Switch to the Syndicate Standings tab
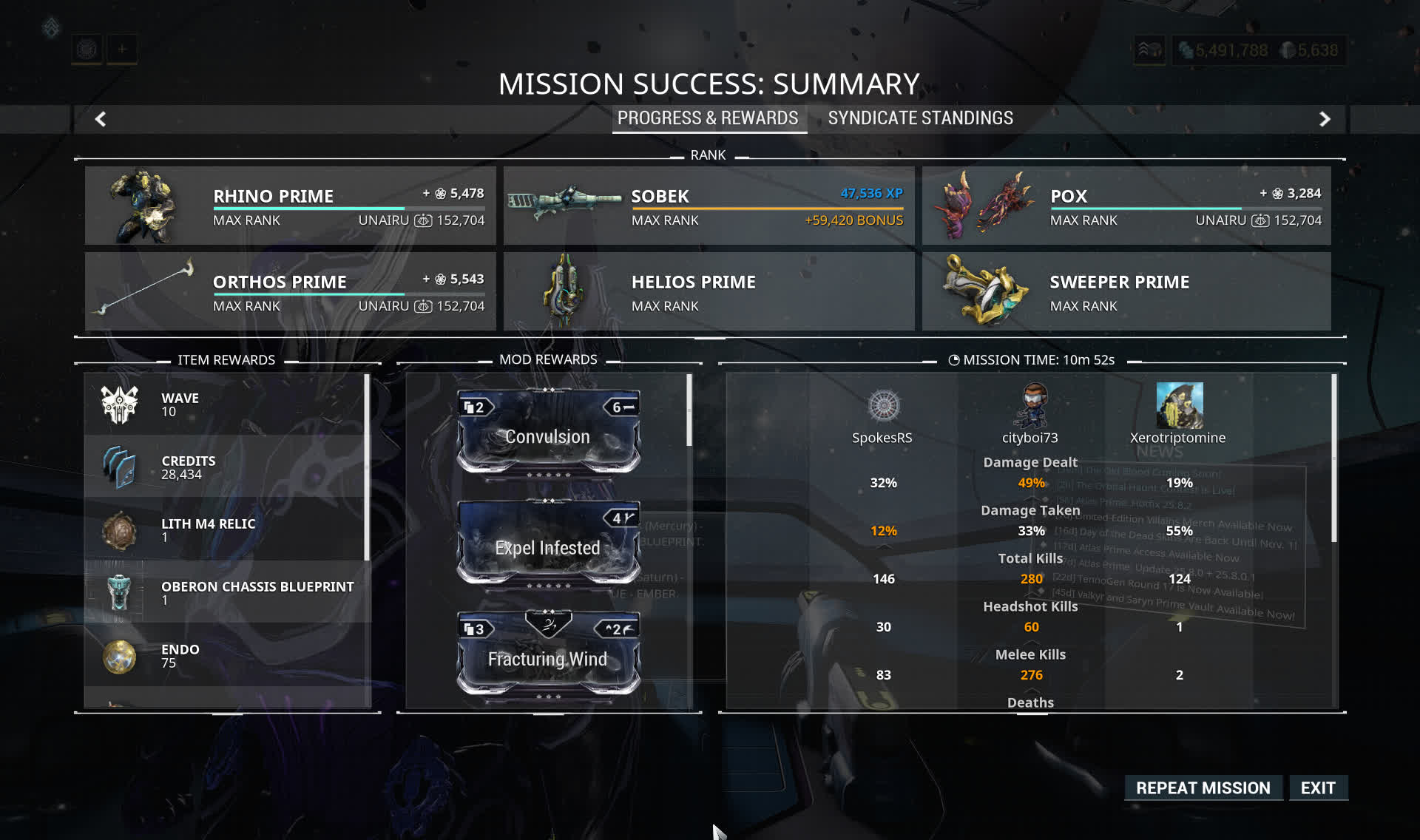 point(920,118)
